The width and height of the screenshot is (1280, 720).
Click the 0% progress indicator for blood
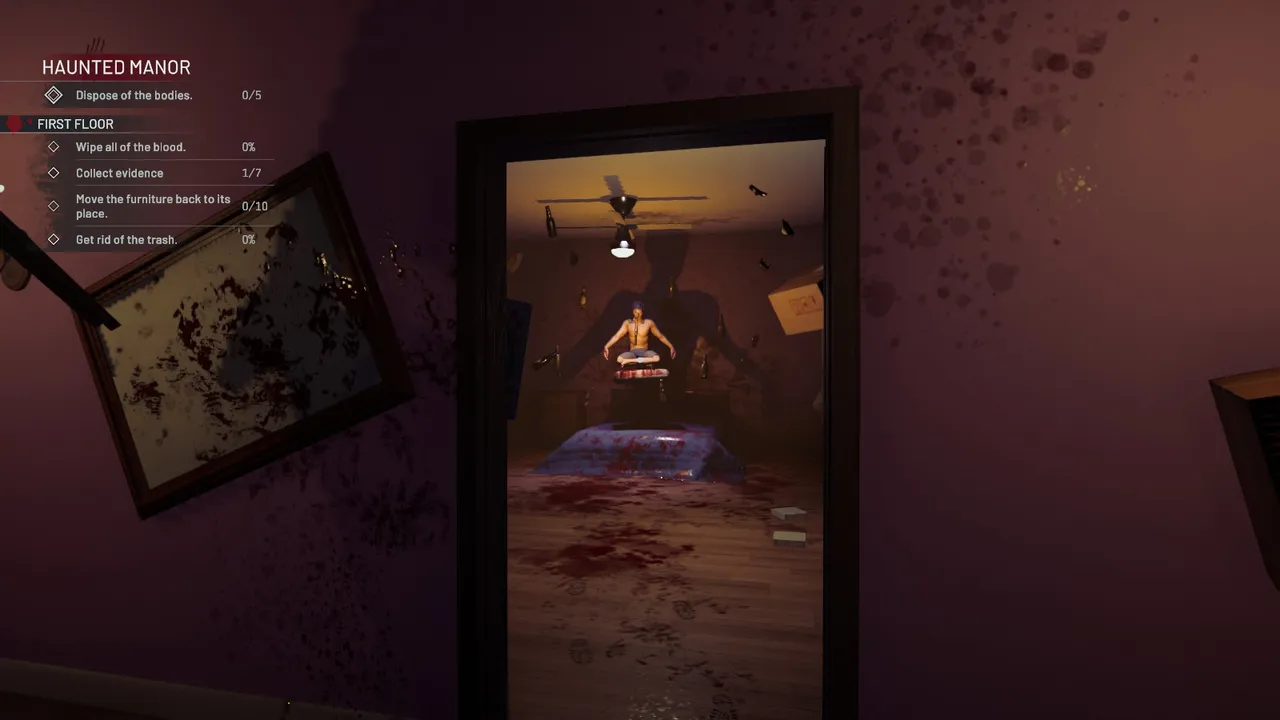click(248, 147)
